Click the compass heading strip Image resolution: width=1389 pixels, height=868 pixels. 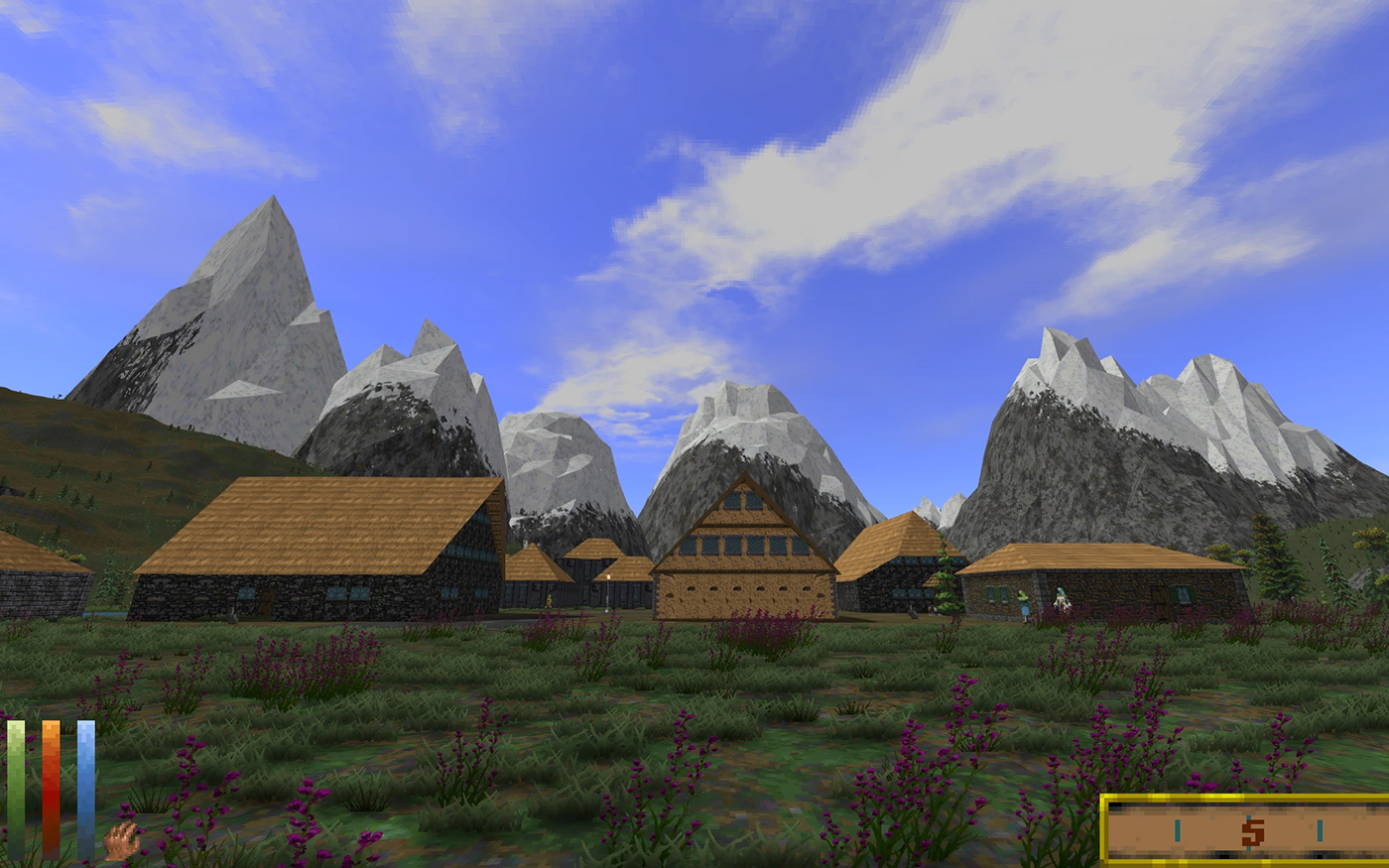[1246, 830]
